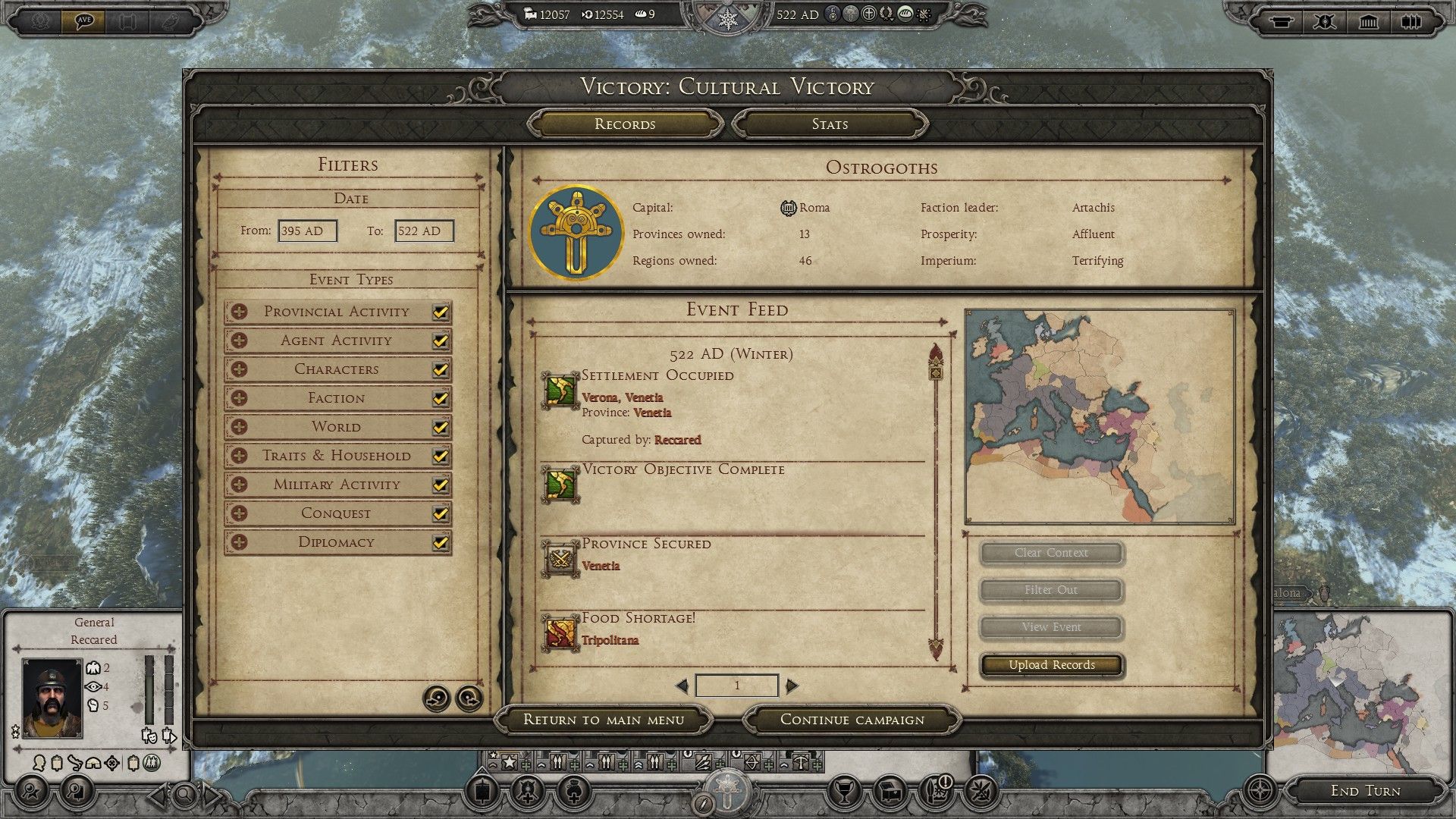This screenshot has width=1456, height=819.
Task: Edit the To date field
Action: [424, 231]
